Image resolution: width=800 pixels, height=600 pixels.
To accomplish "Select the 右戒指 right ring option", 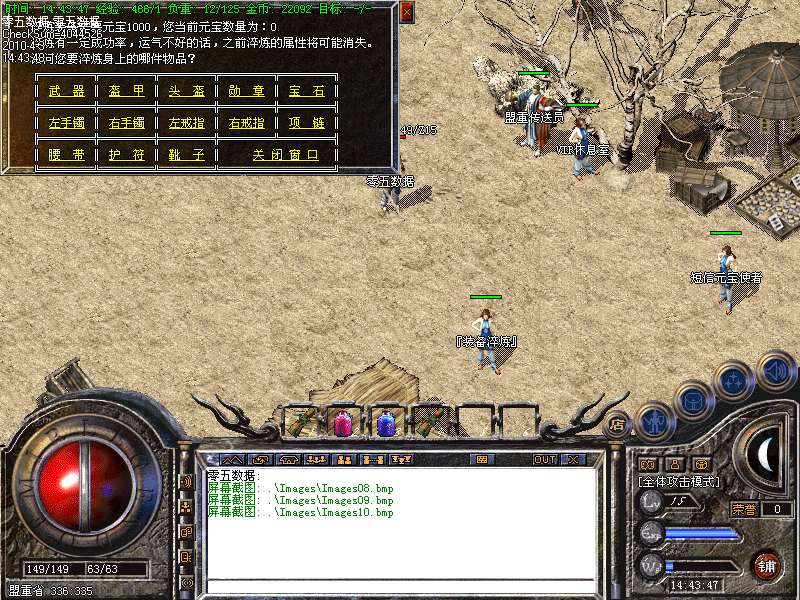I will coord(247,123).
